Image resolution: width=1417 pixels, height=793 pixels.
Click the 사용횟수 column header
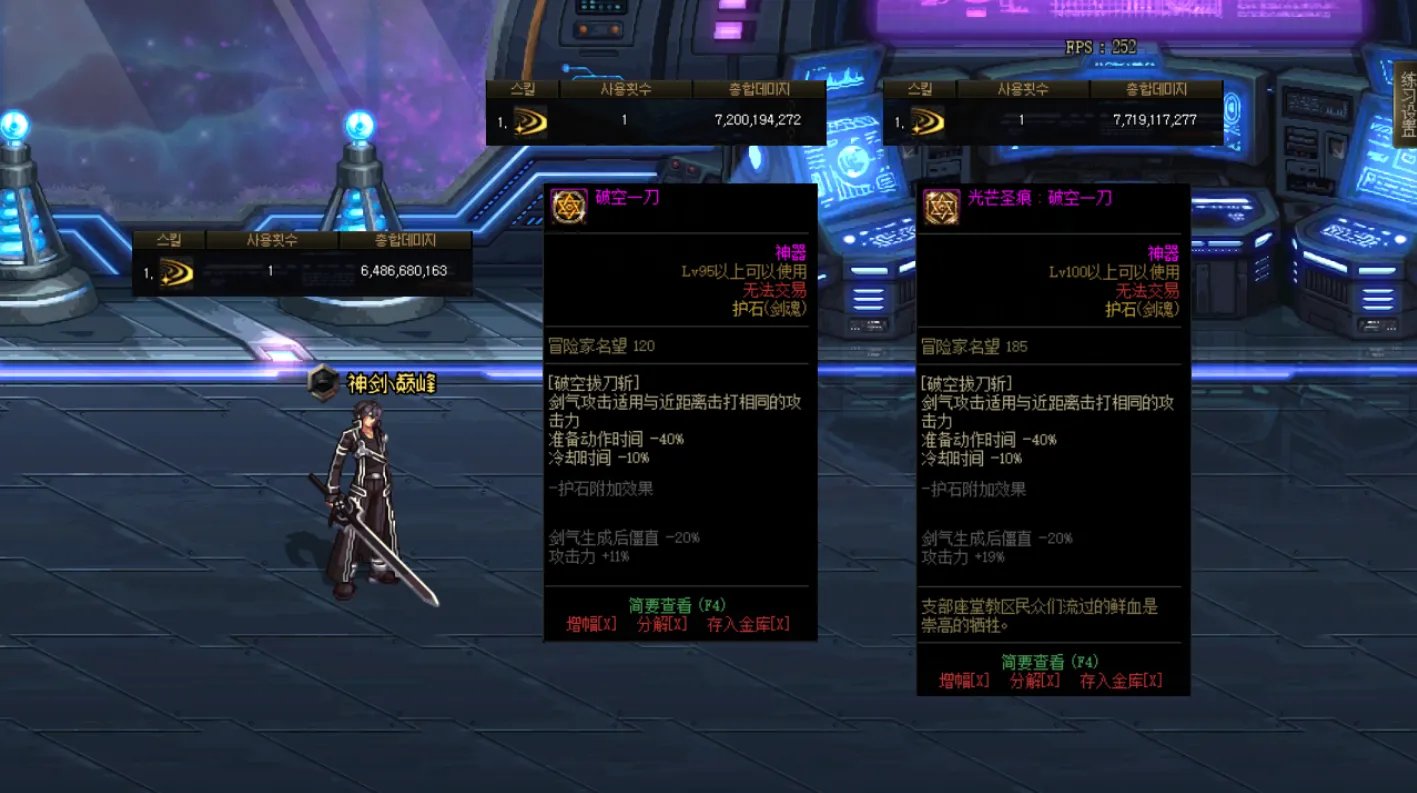(x=271, y=240)
